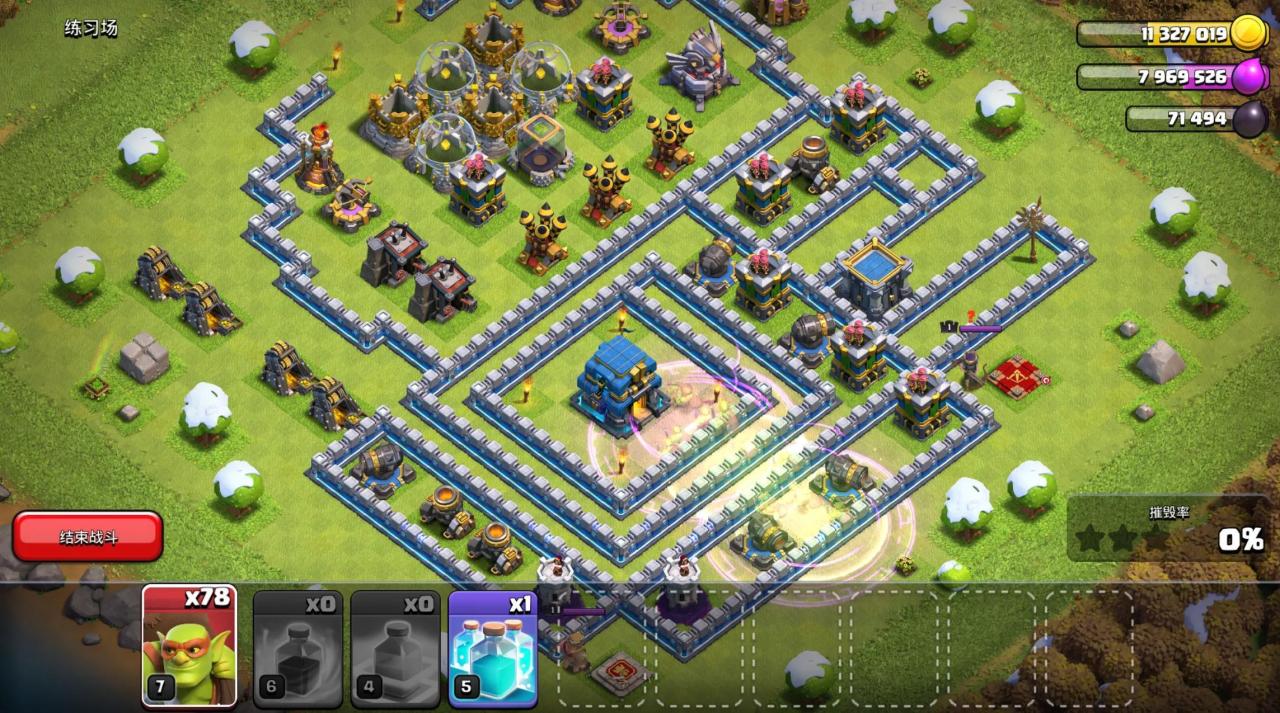
Task: Click the red 结束战斗 end battle button
Action: (x=88, y=537)
